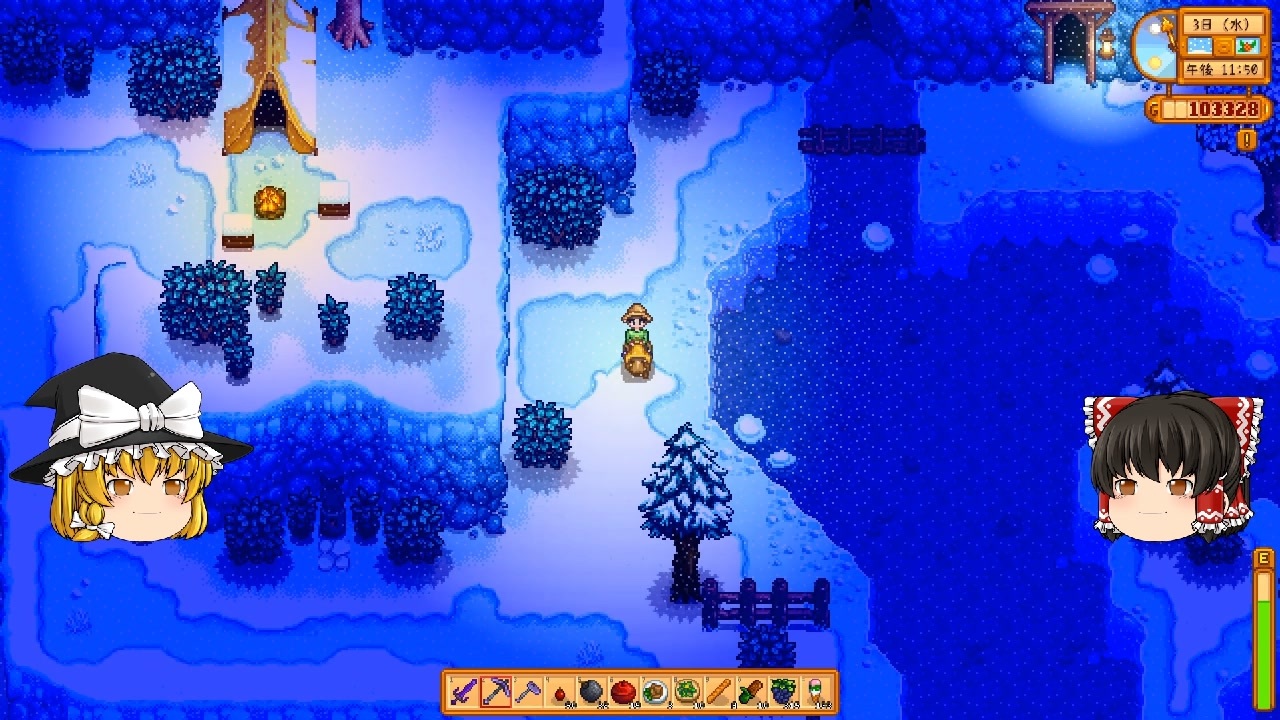Click the clock showing 午後 11:50
The width and height of the screenshot is (1280, 720).
[x=1223, y=67]
